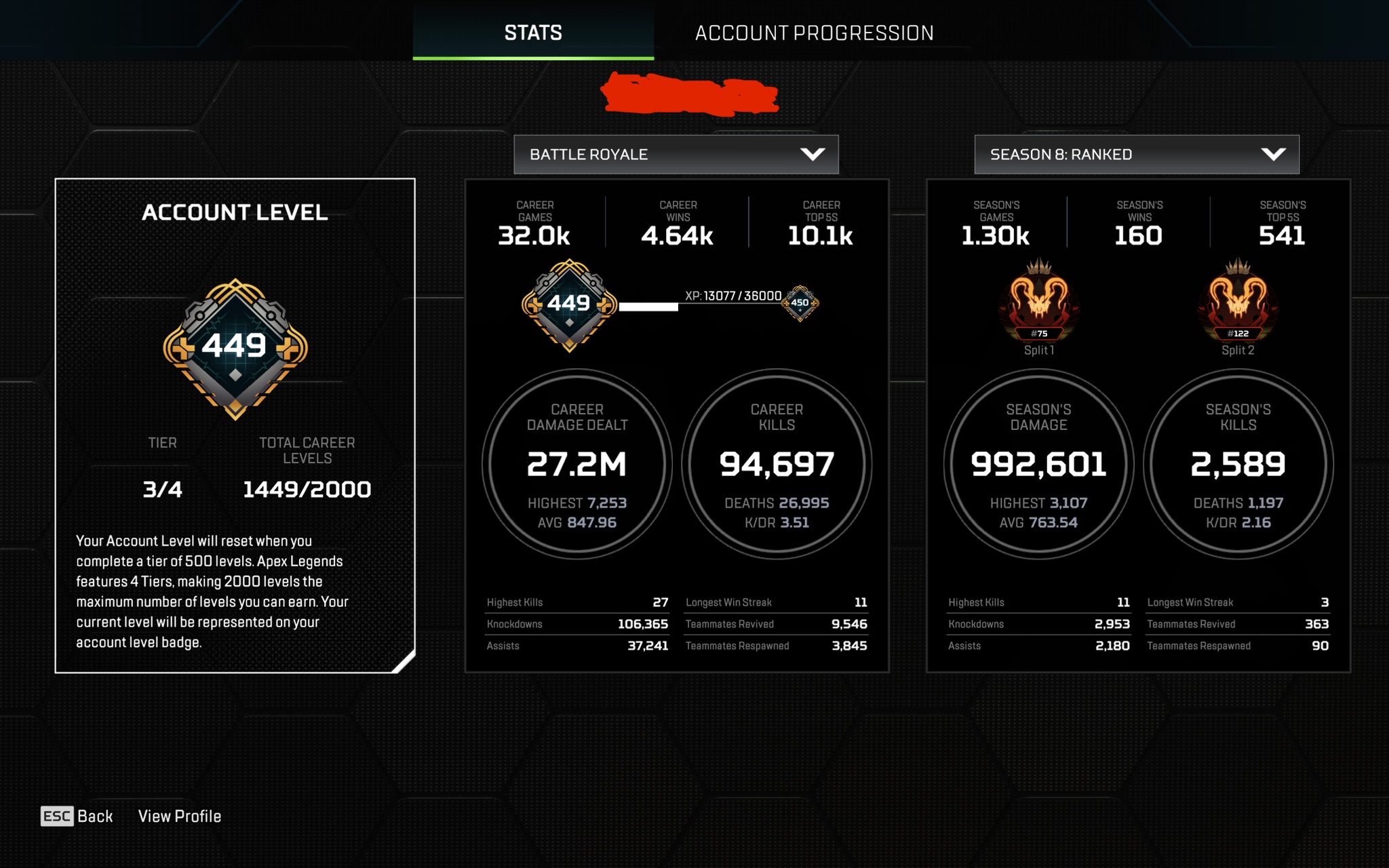Expand the Season 8: Ranked dropdown
Screen dimensions: 1389x868
tap(1137, 155)
